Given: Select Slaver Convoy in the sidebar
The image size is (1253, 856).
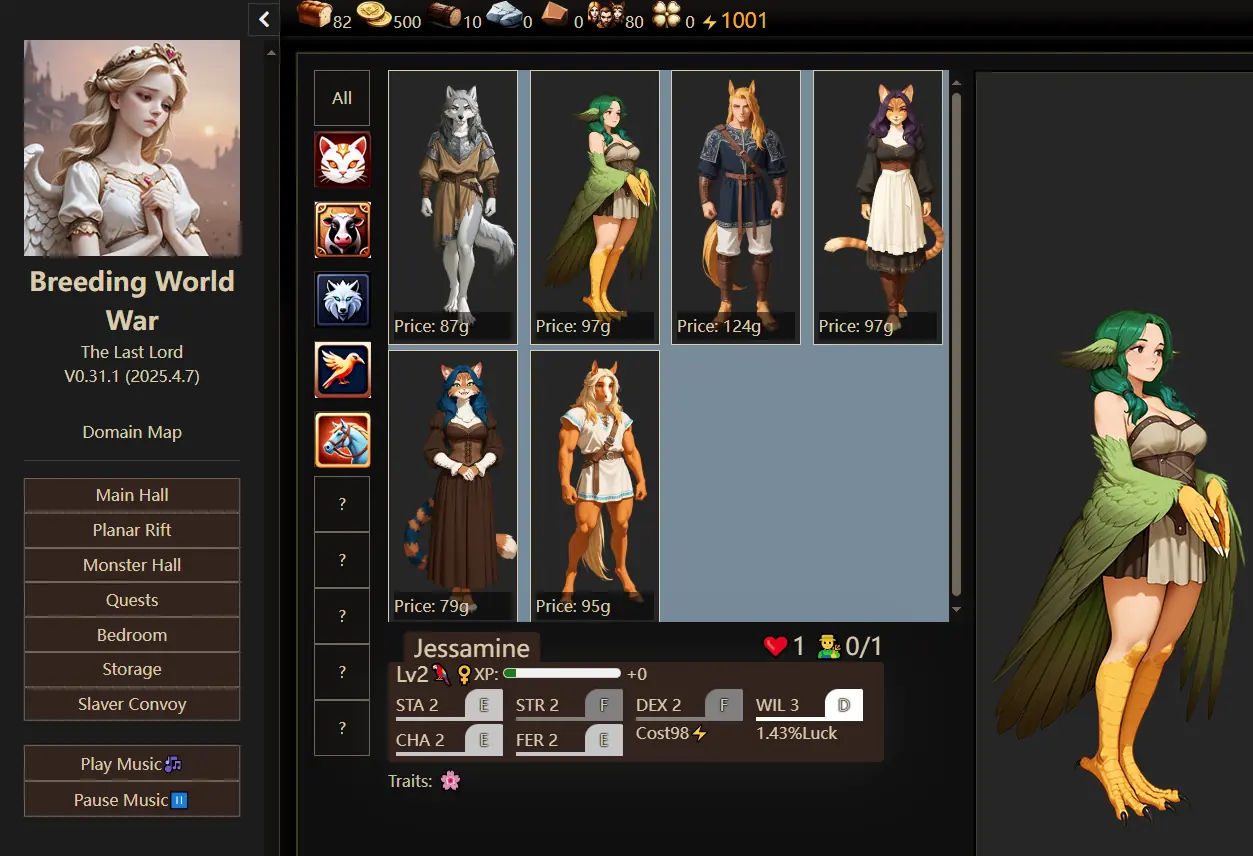Looking at the screenshot, I should 132,704.
